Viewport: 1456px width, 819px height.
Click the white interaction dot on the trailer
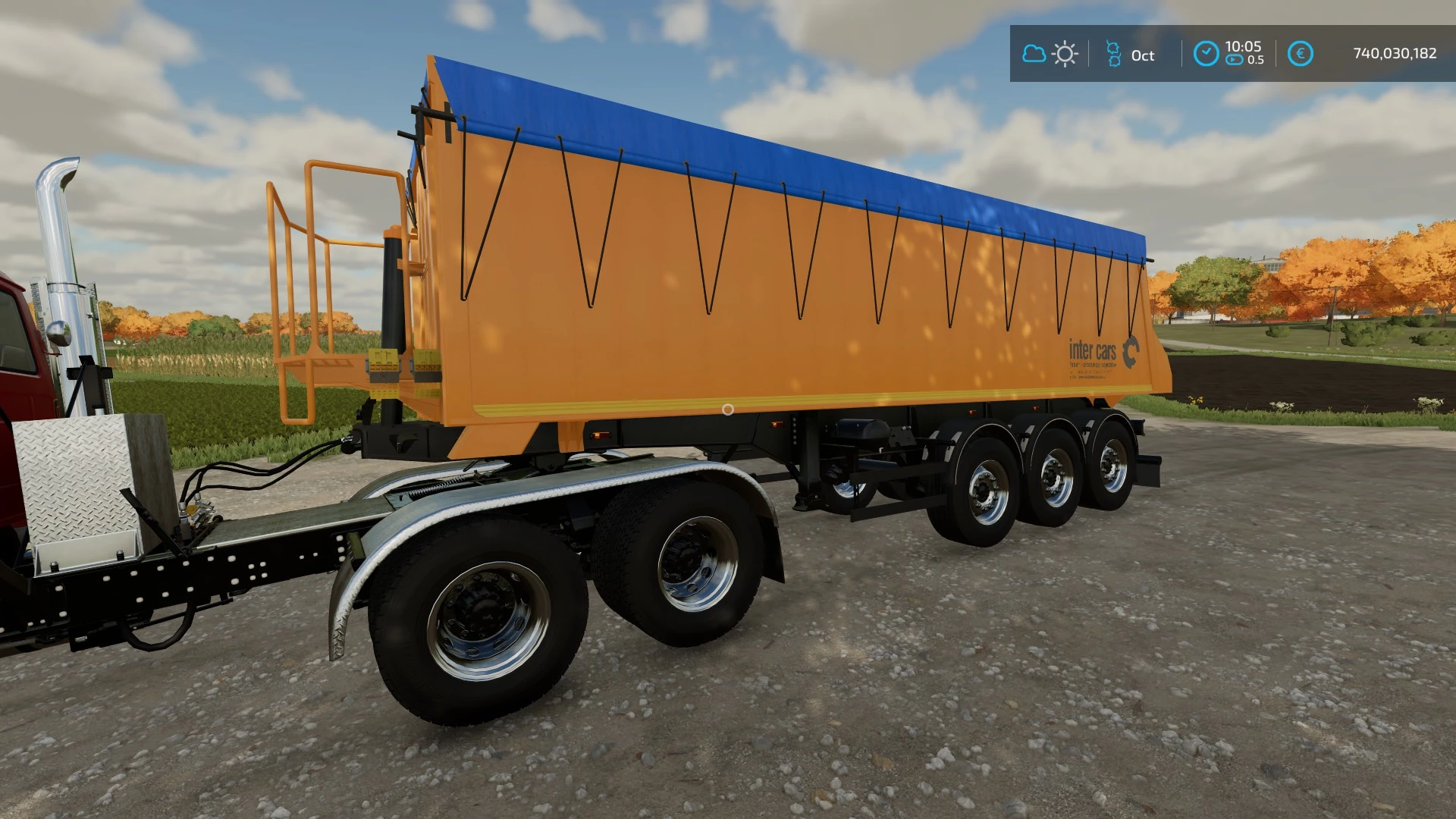click(x=727, y=408)
